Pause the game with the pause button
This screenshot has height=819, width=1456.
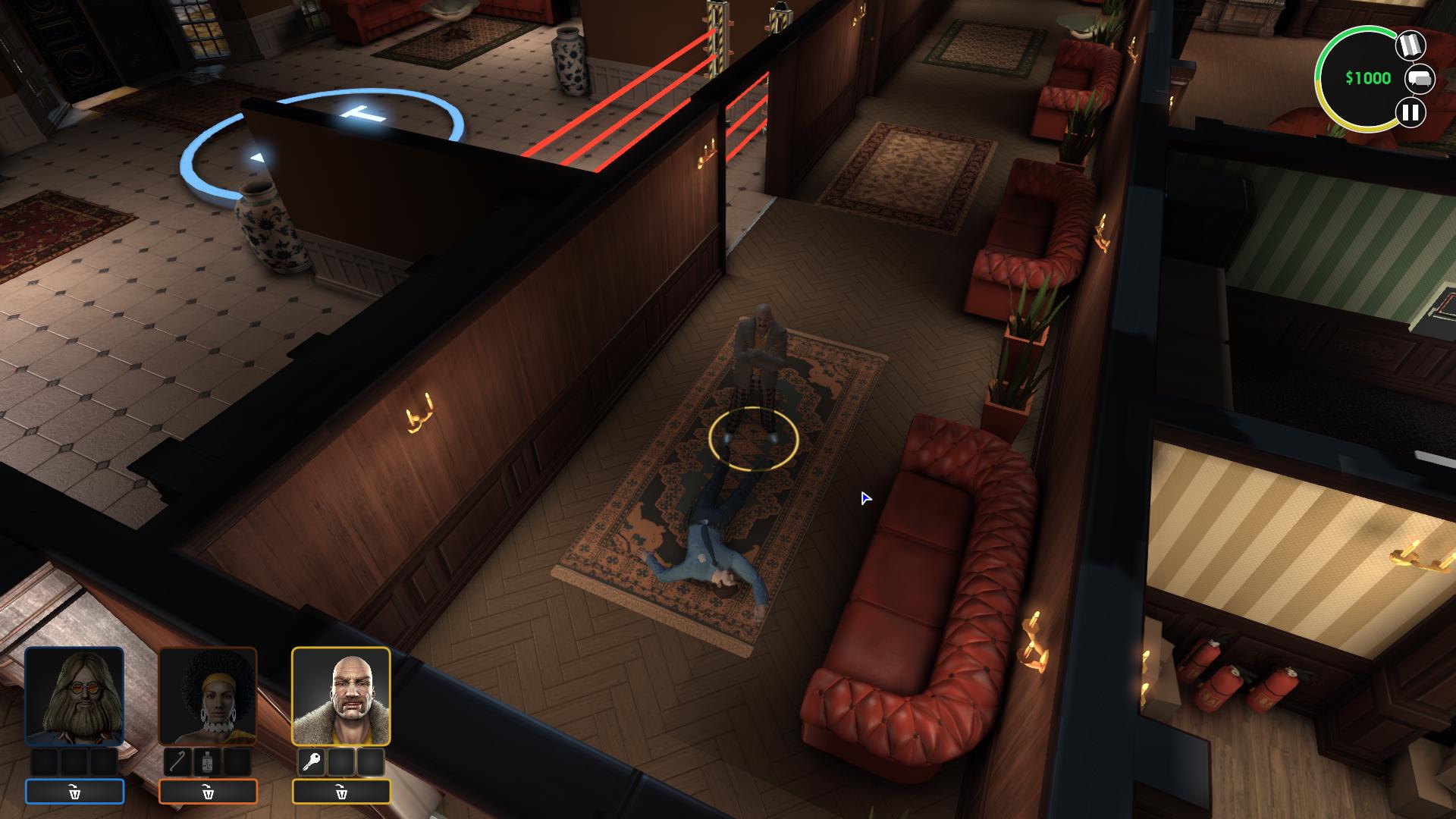1410,113
